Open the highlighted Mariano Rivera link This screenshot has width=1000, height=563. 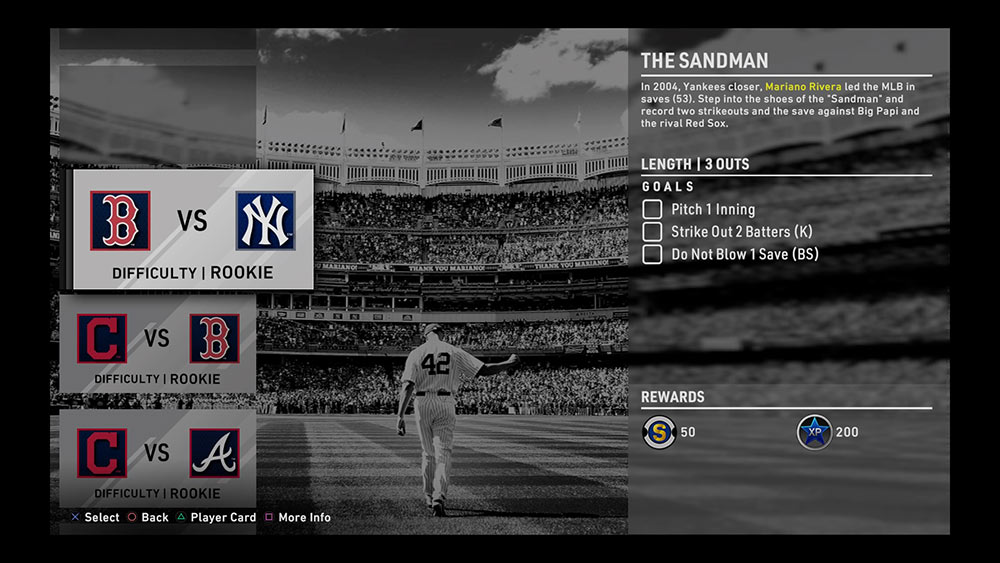point(803,87)
